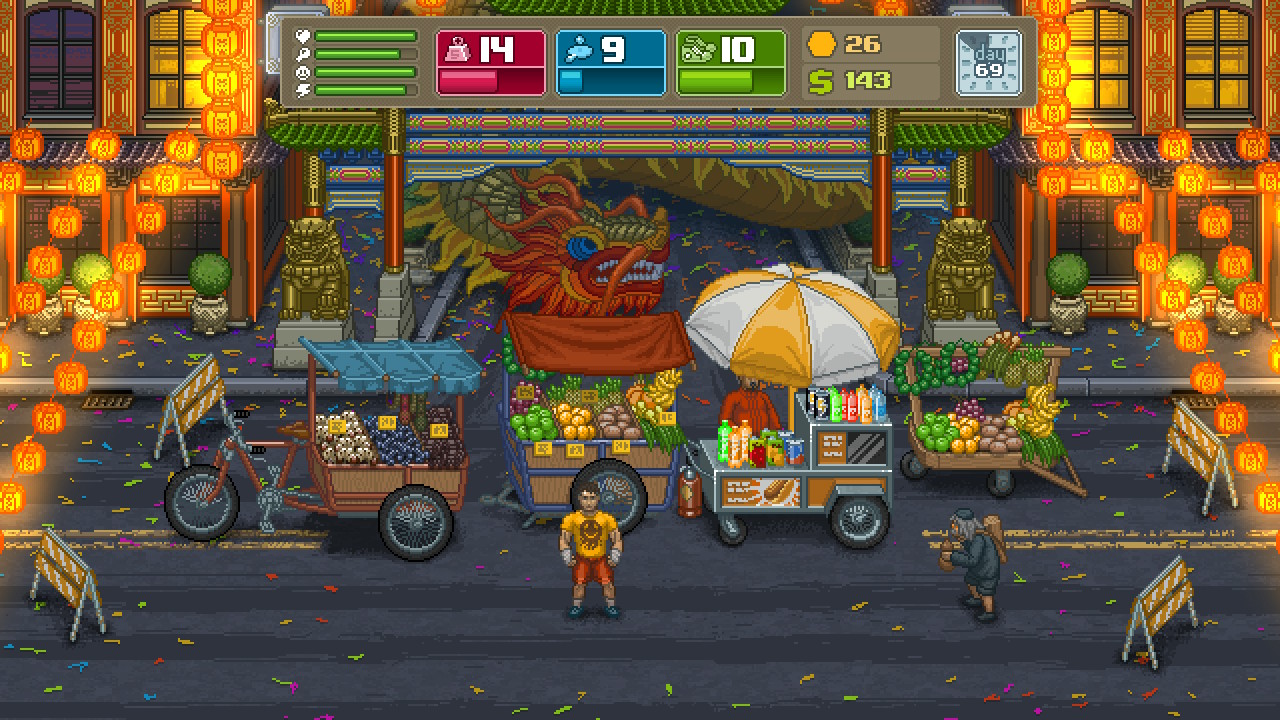Image resolution: width=1280 pixels, height=720 pixels.
Task: Click the topmost green health bar
Action: click(365, 36)
